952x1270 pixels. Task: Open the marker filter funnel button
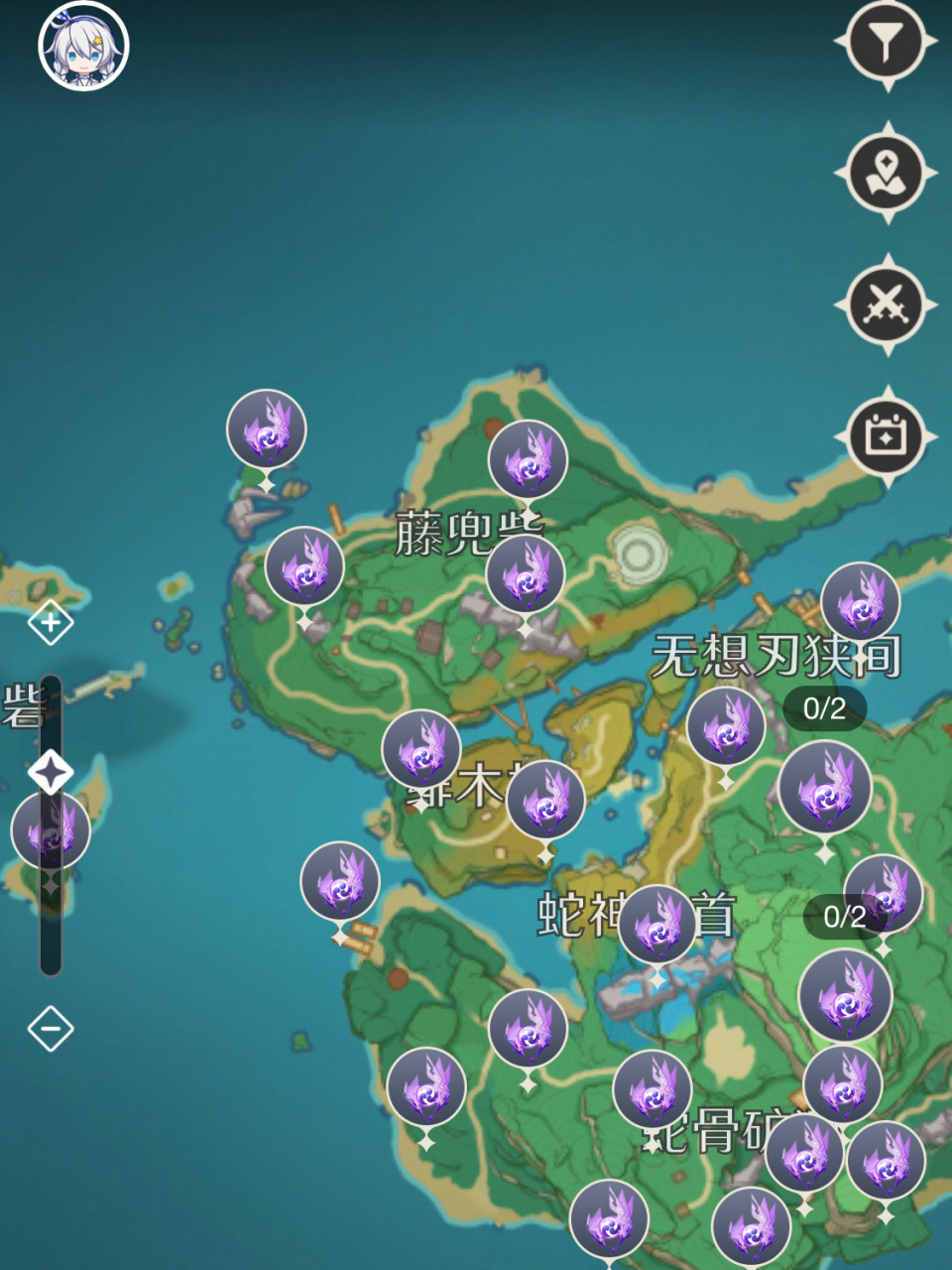[886, 42]
